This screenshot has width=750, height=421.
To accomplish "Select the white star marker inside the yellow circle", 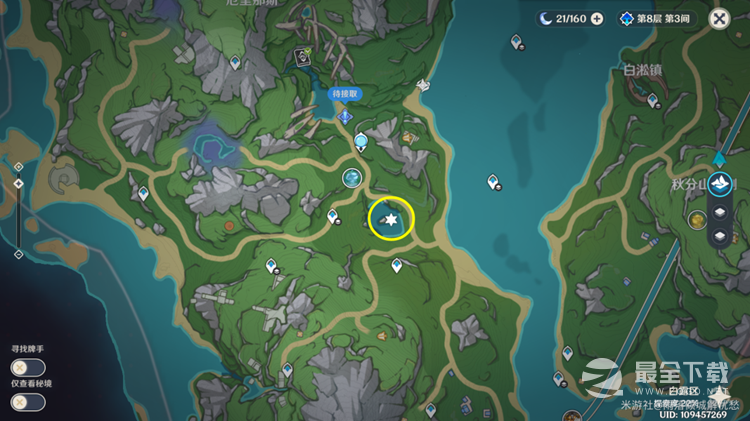I will pyautogui.click(x=392, y=219).
